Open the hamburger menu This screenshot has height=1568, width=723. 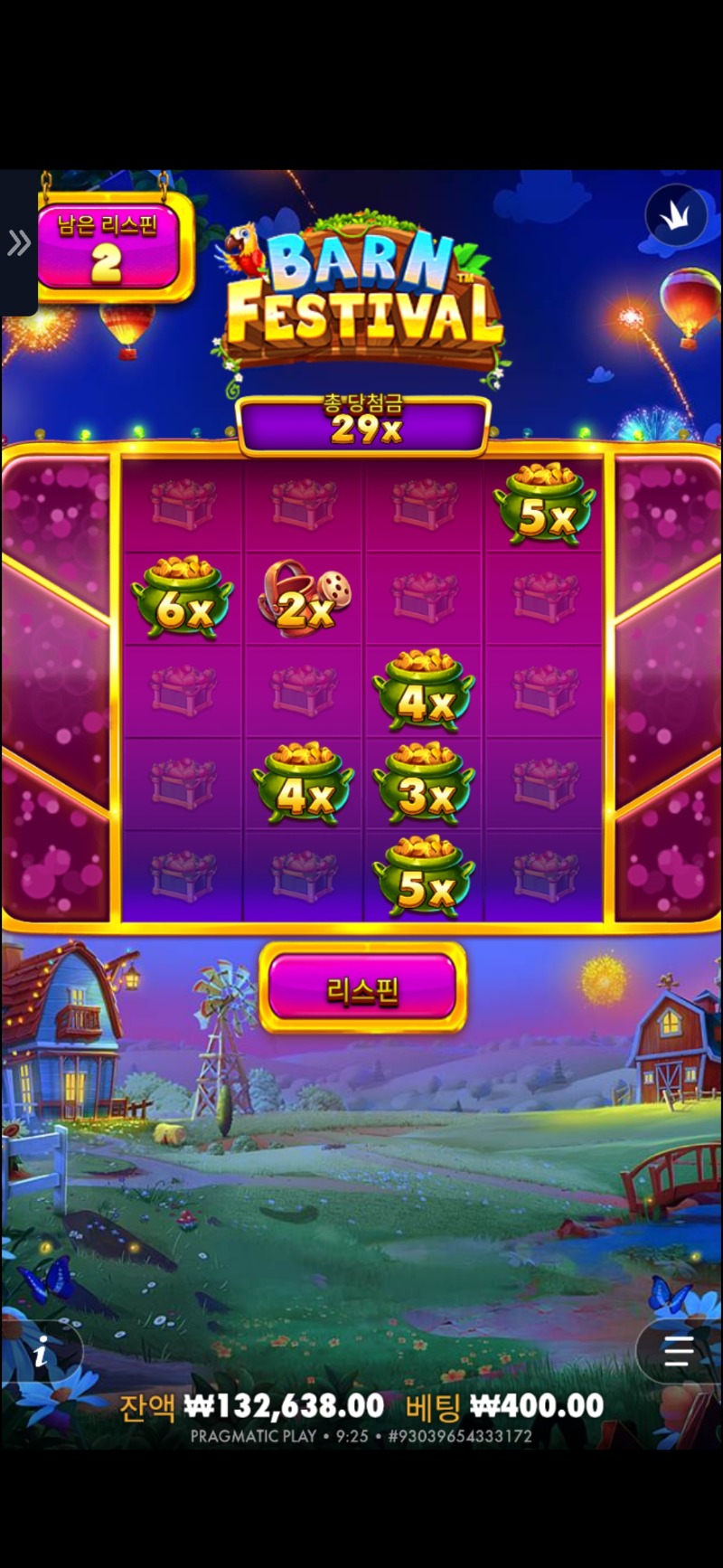(678, 1353)
